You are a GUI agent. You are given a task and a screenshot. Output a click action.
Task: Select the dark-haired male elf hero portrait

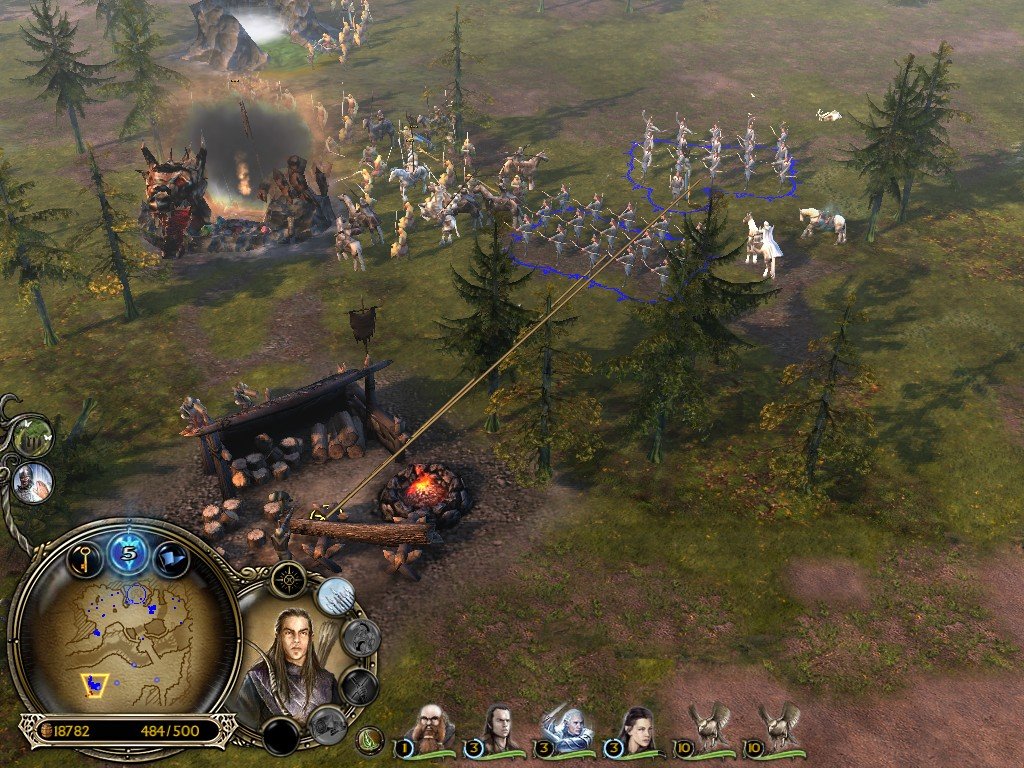pyautogui.click(x=500, y=728)
